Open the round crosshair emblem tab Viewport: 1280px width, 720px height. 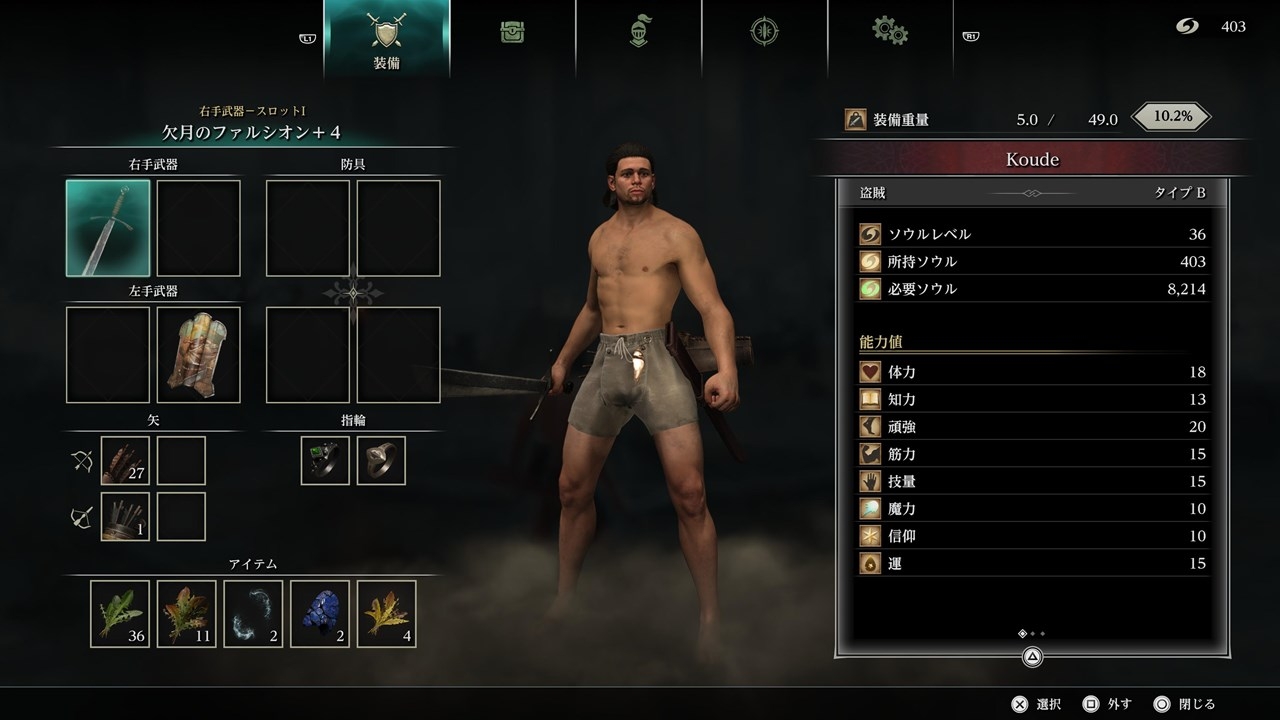click(x=764, y=32)
